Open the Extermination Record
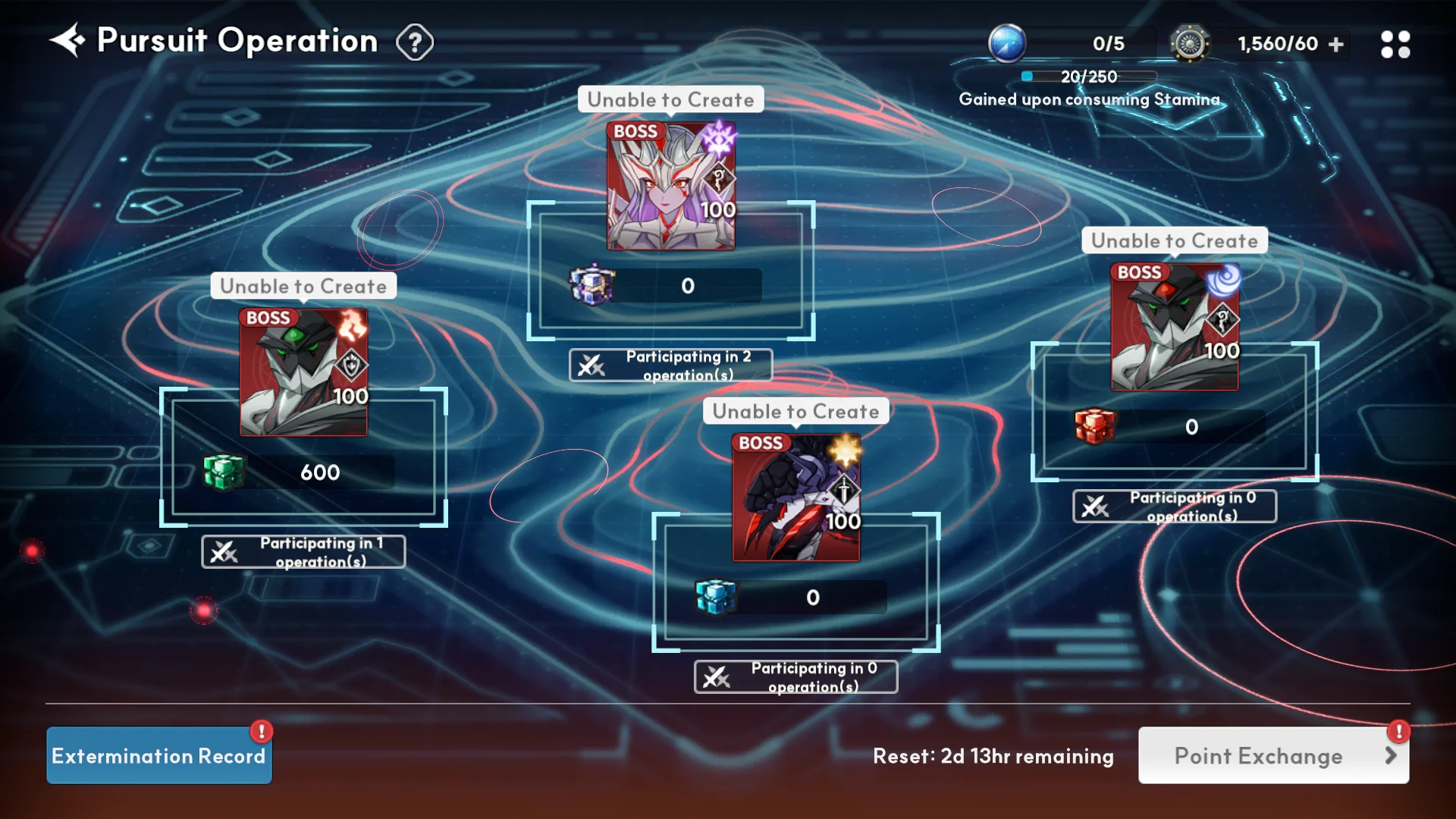1456x819 pixels. [x=159, y=755]
